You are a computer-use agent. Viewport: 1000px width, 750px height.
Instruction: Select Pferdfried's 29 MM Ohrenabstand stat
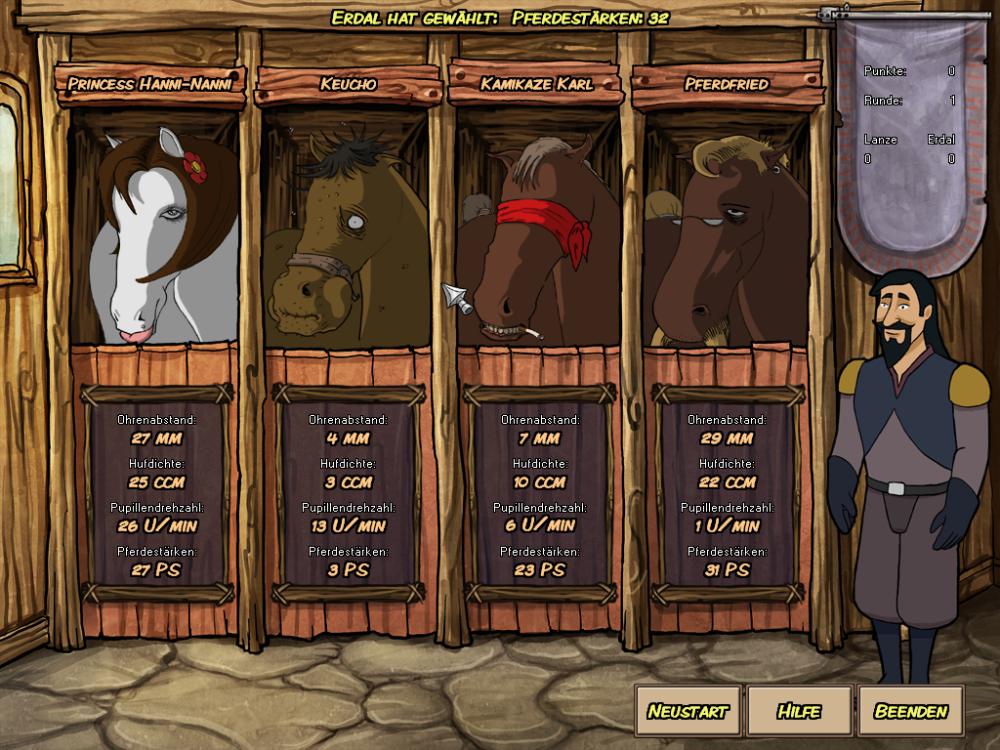[727, 438]
